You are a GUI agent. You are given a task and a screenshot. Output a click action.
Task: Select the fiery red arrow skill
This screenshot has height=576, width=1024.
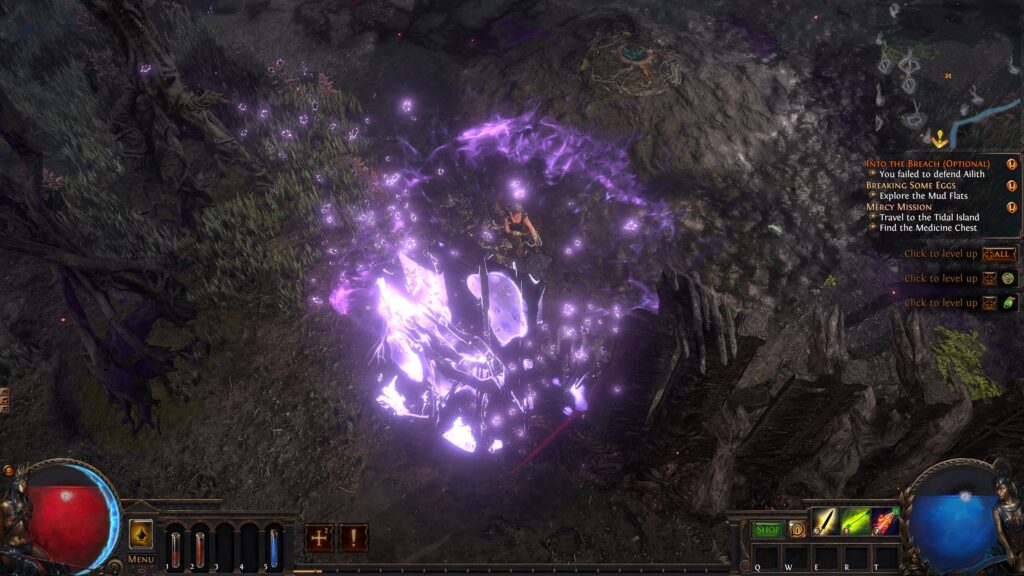click(x=886, y=521)
